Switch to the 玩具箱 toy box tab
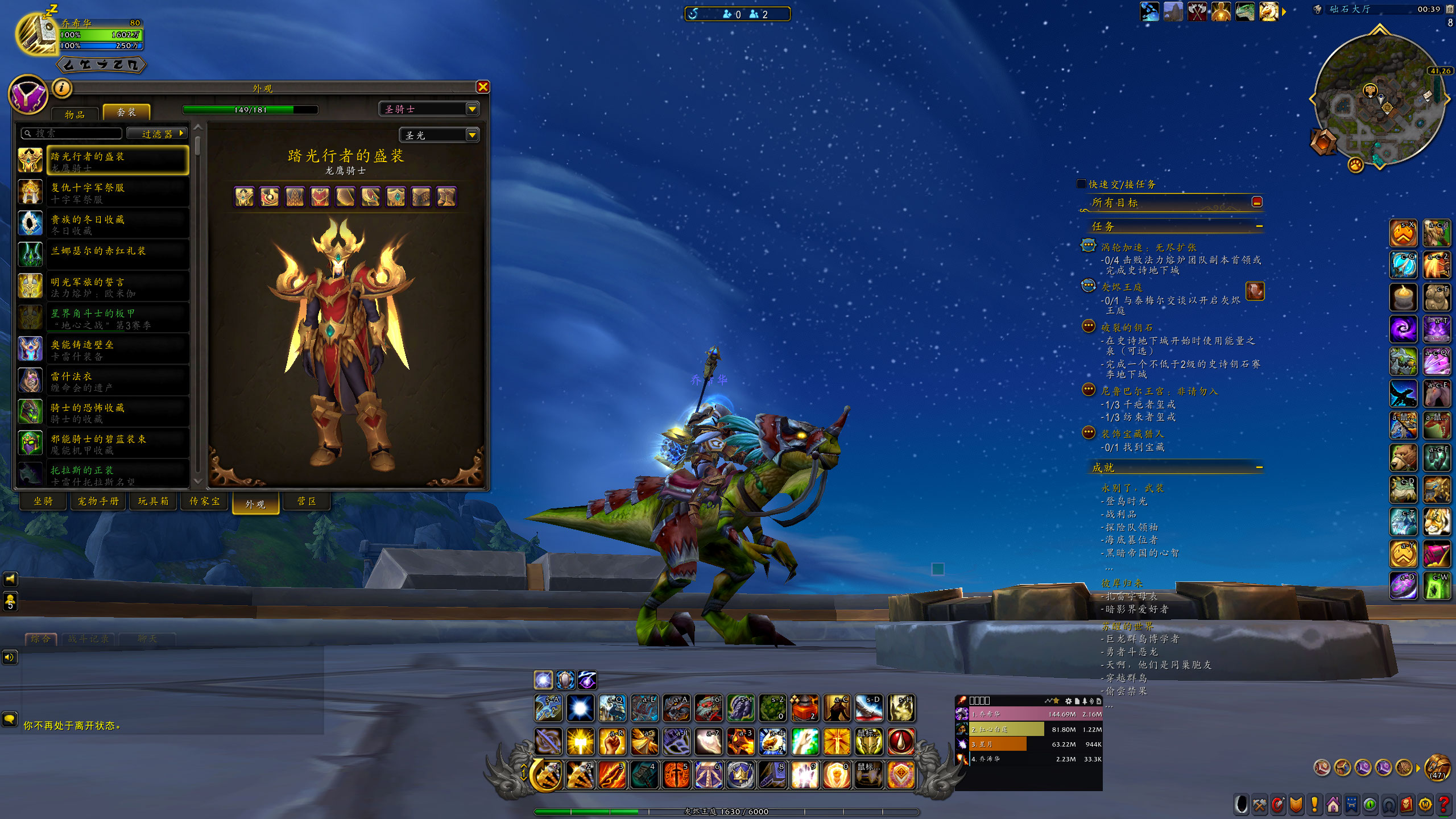The width and height of the screenshot is (1456, 819). pos(153,501)
